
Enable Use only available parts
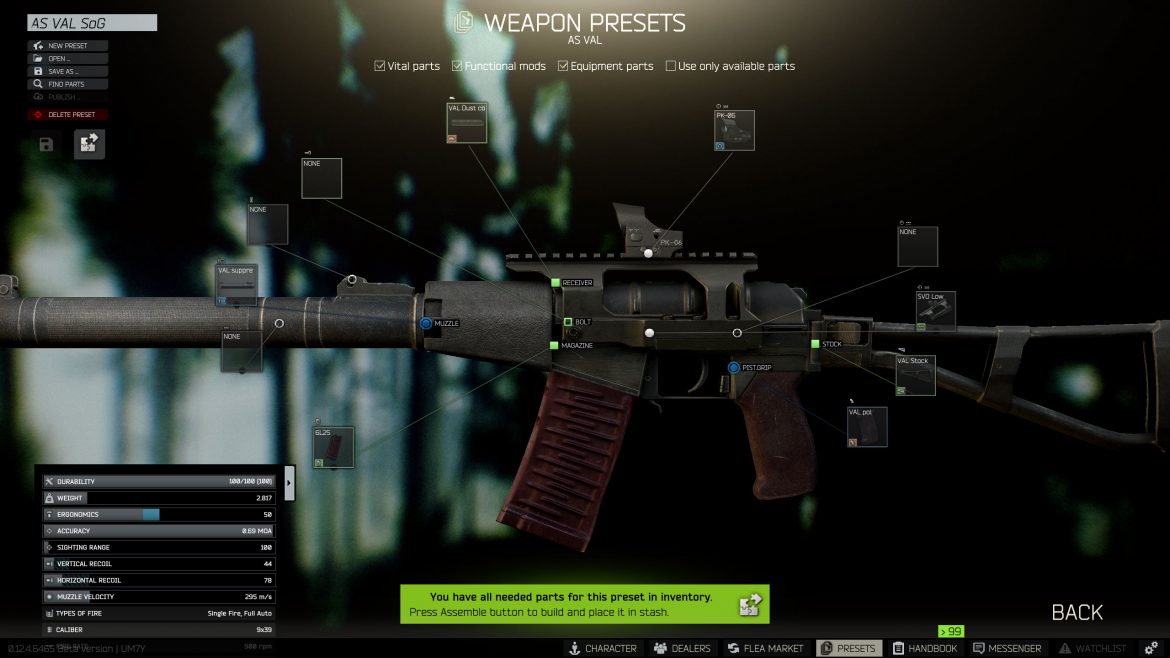point(671,67)
